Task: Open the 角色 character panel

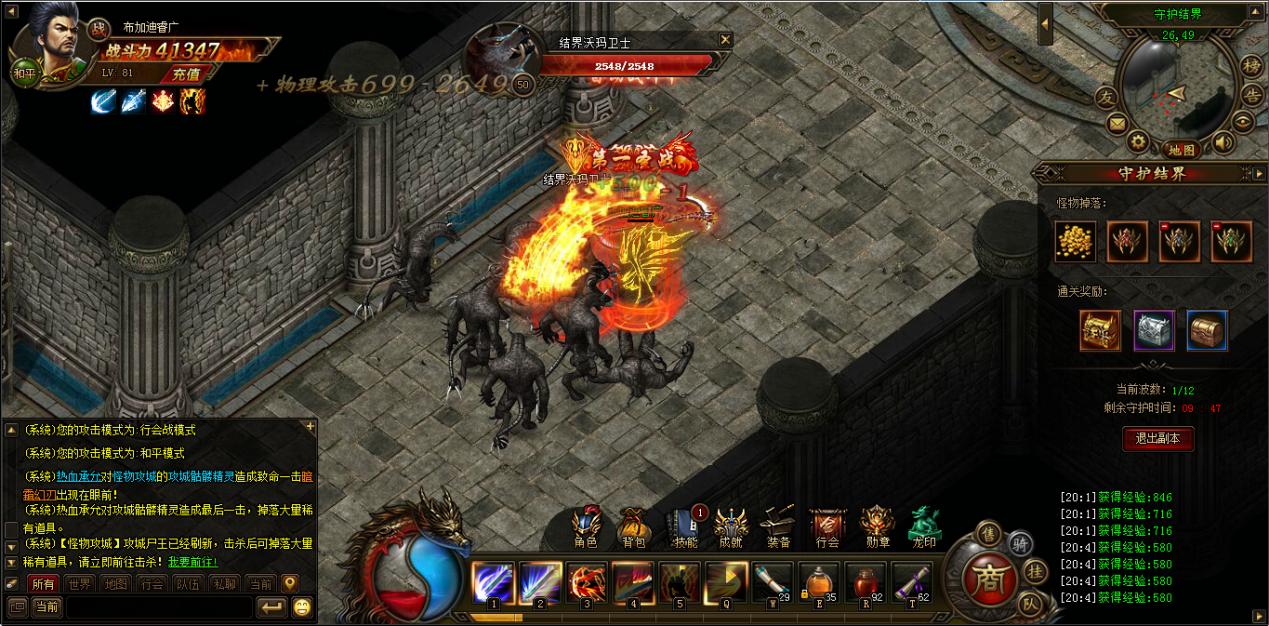Action: pos(586,528)
